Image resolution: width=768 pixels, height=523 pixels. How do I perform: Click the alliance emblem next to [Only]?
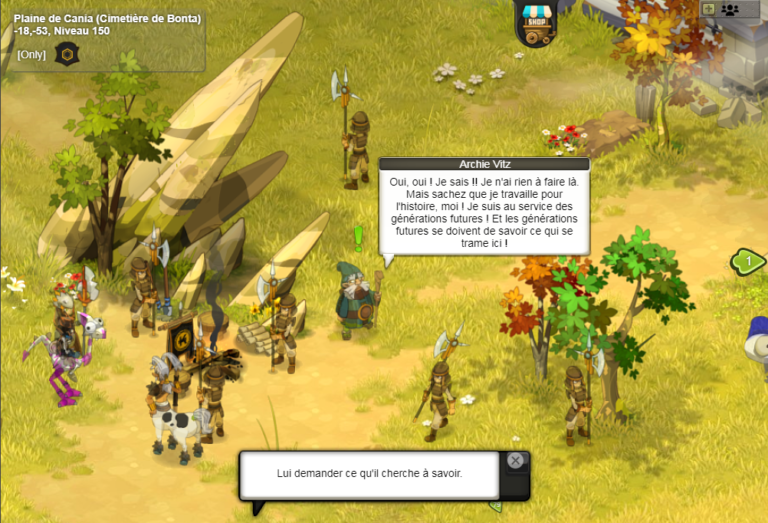[68, 54]
